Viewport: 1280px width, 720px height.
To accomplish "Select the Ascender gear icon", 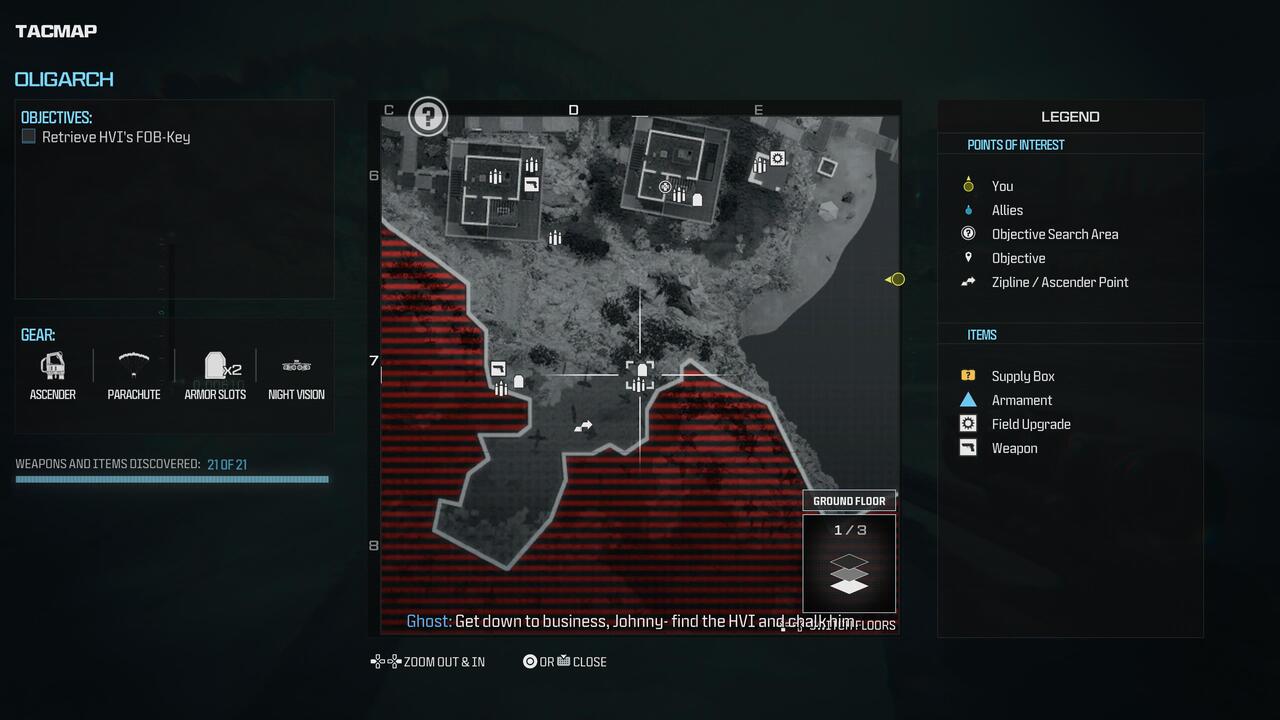I will [52, 366].
